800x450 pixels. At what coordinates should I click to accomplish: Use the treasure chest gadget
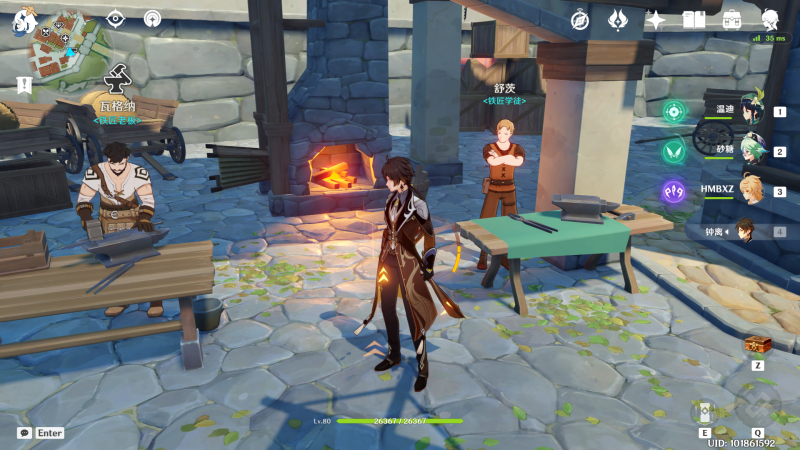[x=757, y=345]
